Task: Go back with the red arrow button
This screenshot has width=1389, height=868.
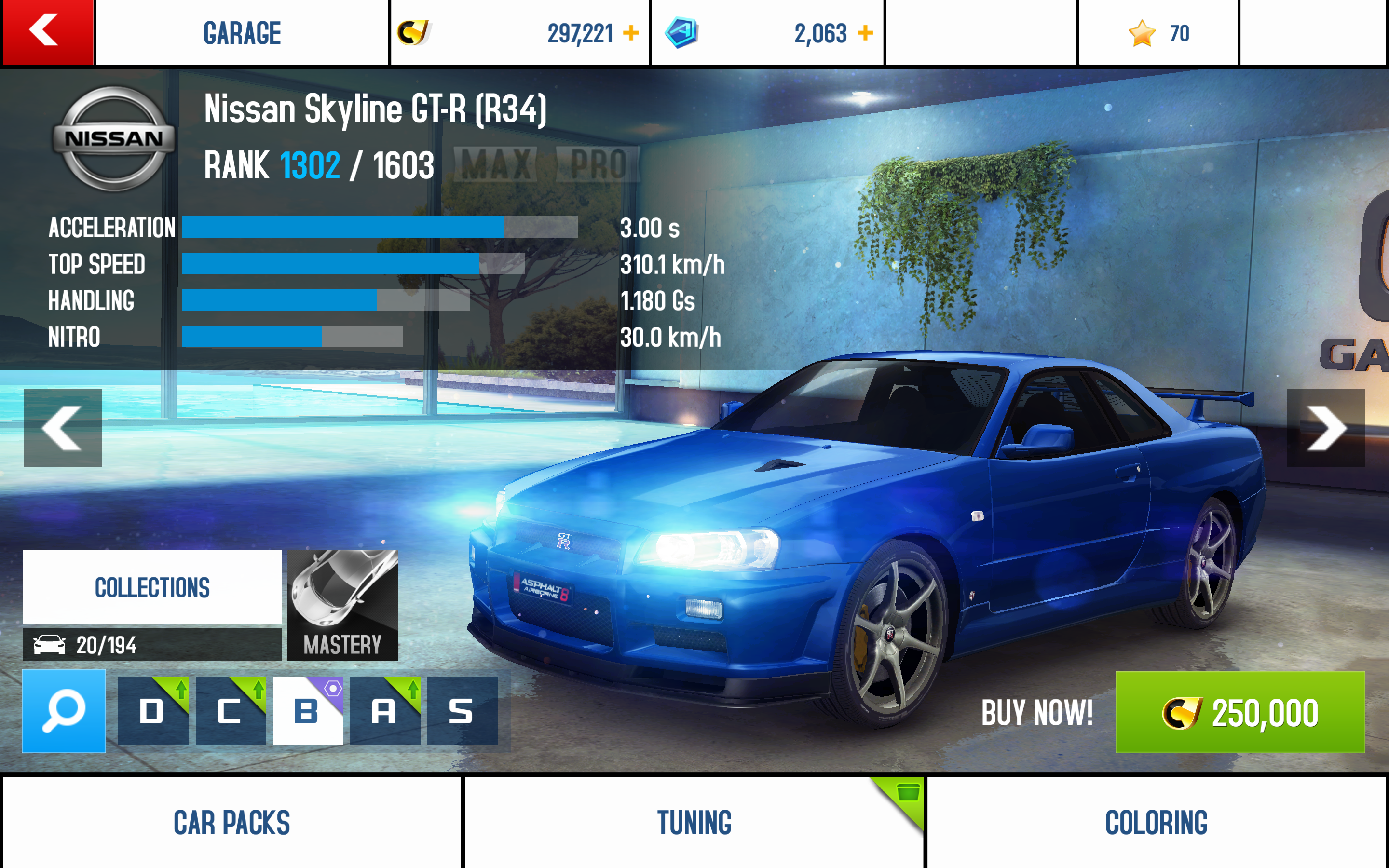Action: (47, 32)
